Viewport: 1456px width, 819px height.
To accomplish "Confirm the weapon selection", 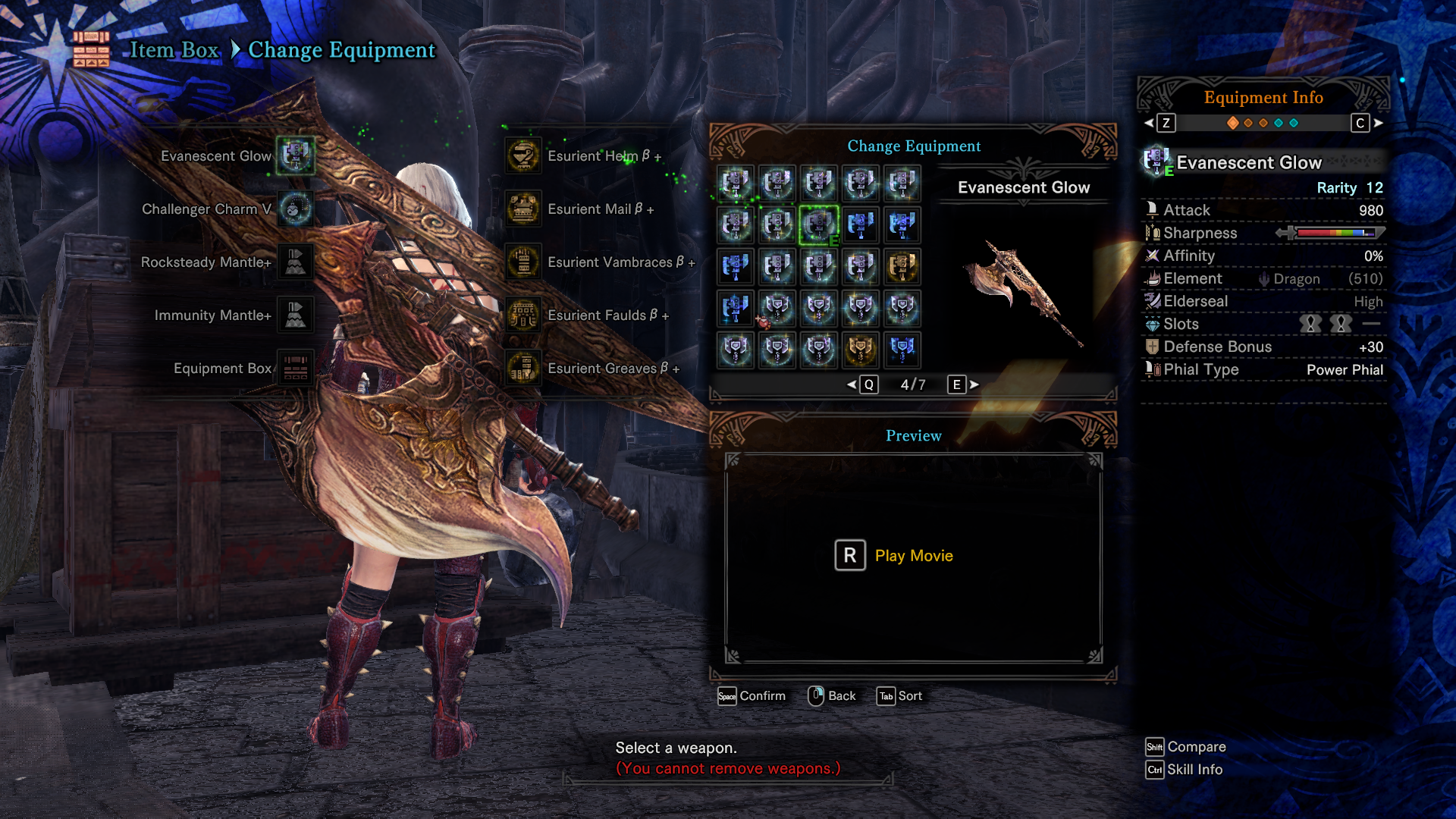I will tap(752, 696).
